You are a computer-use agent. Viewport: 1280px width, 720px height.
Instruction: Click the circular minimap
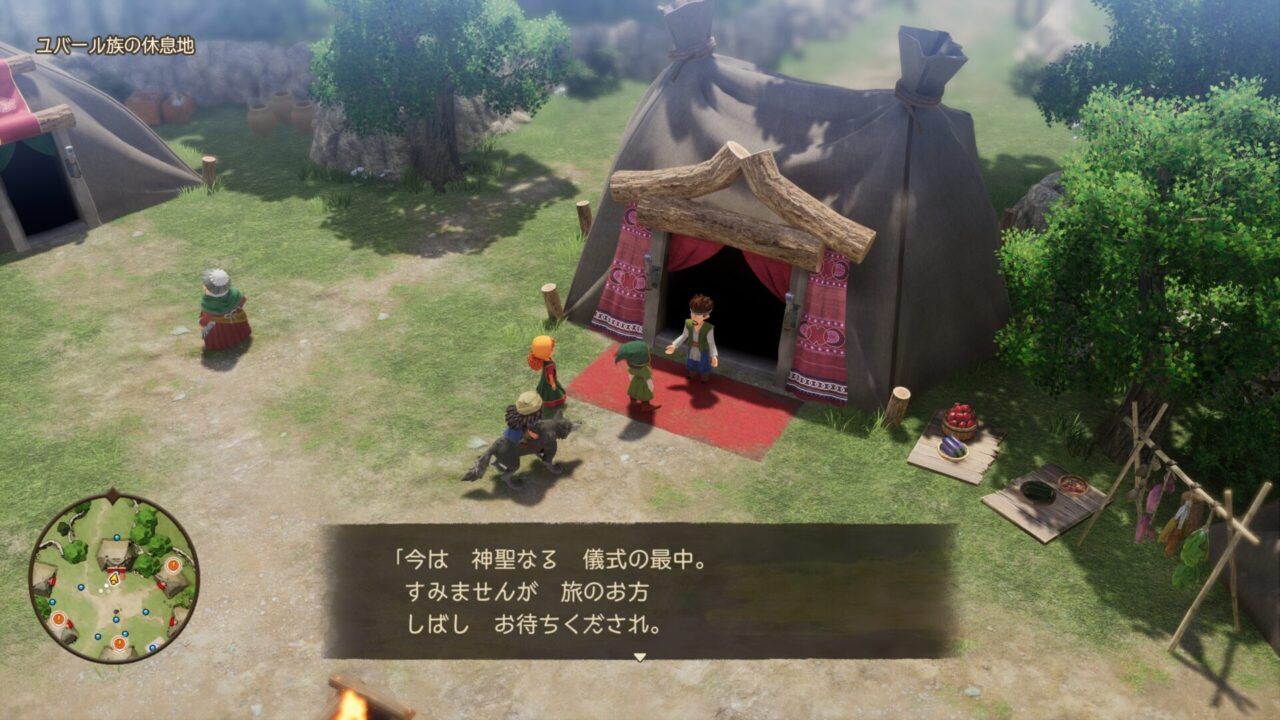coord(113,577)
